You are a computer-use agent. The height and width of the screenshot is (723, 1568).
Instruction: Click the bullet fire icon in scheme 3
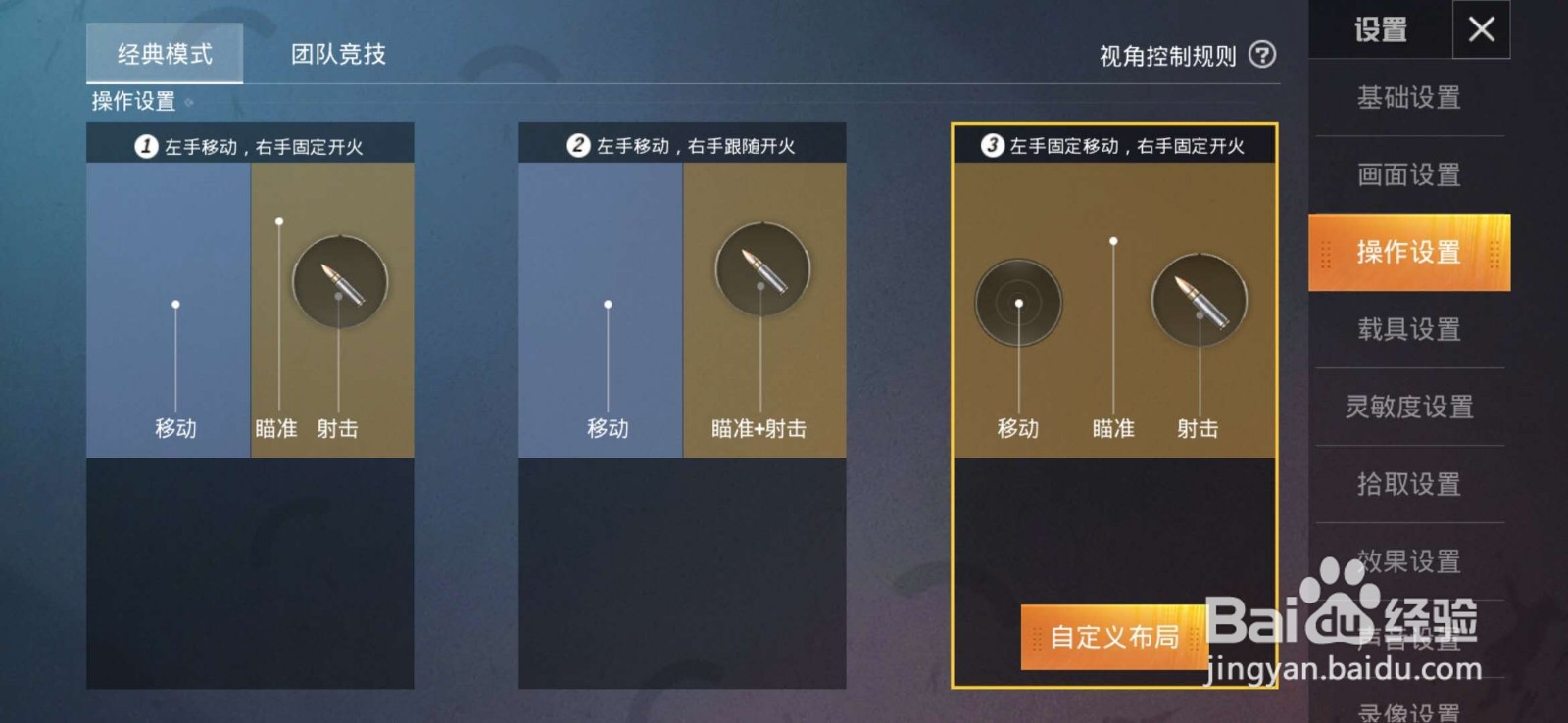1198,301
